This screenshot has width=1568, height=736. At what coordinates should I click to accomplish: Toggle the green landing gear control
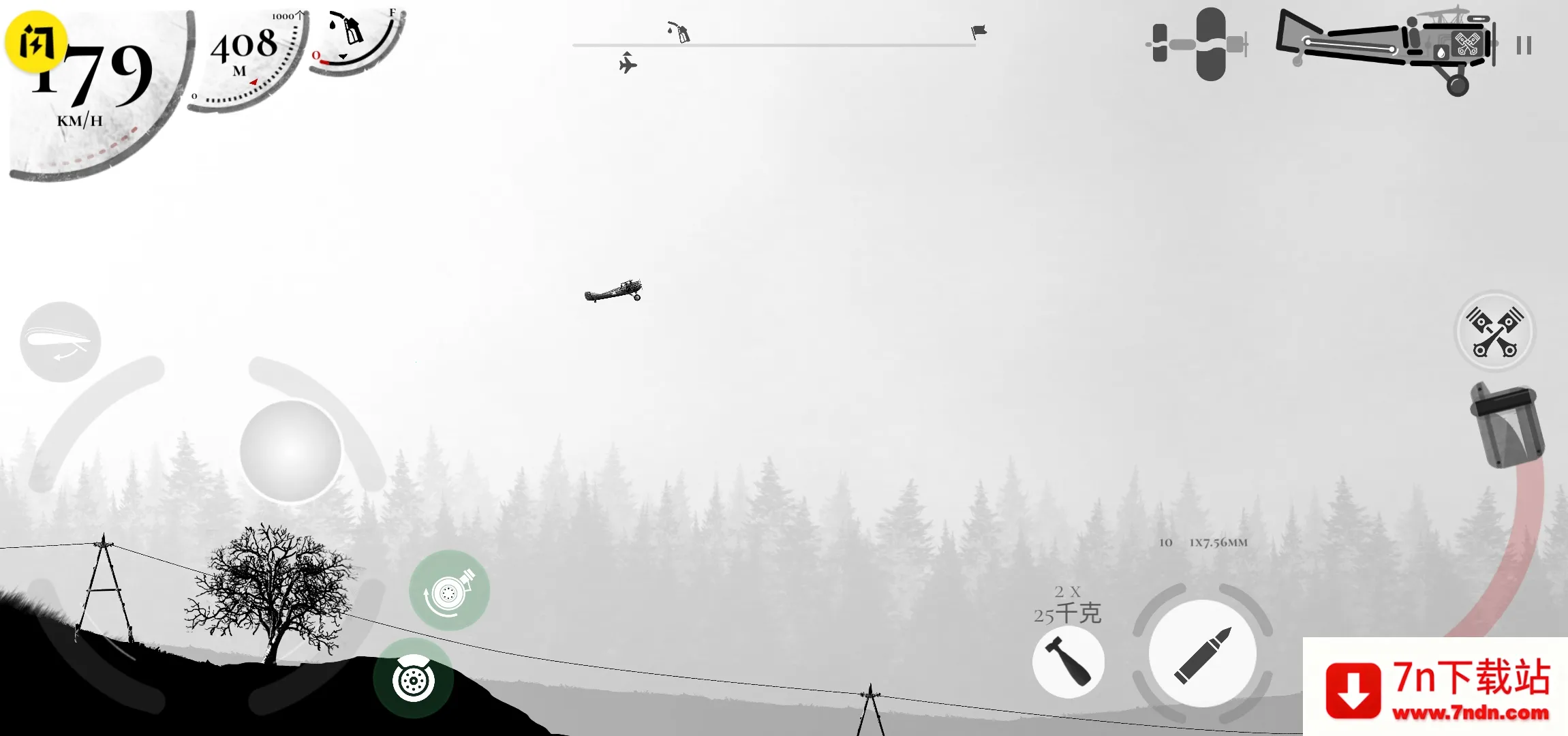click(448, 591)
